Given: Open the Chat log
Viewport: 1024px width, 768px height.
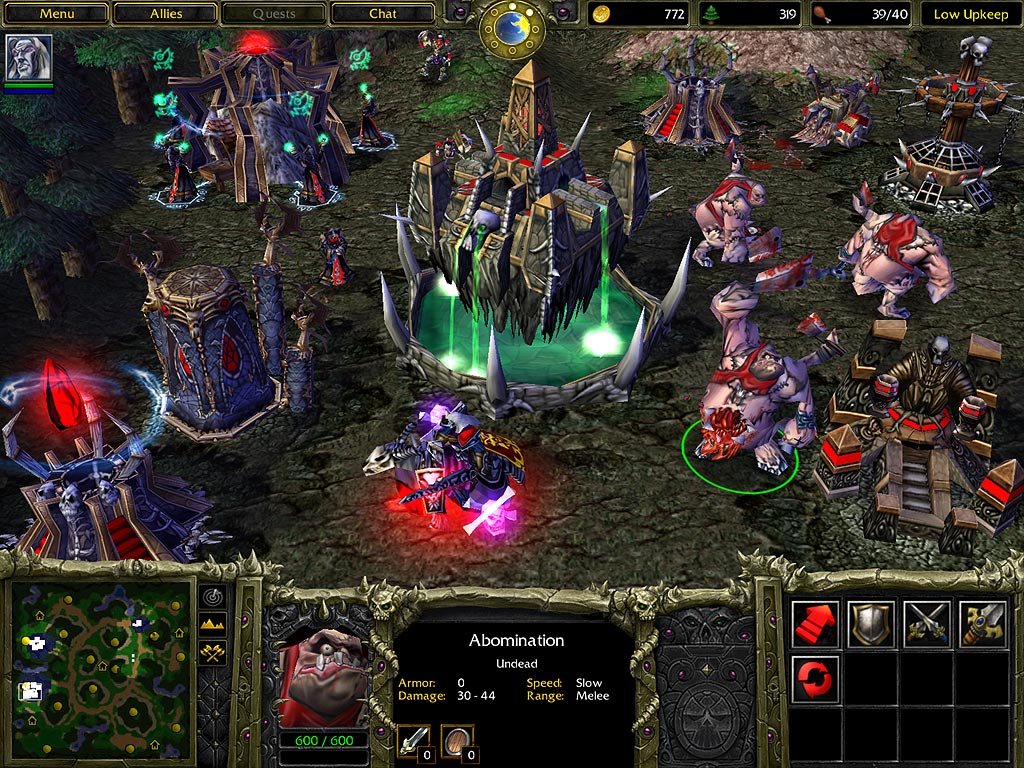Looking at the screenshot, I should [x=382, y=14].
